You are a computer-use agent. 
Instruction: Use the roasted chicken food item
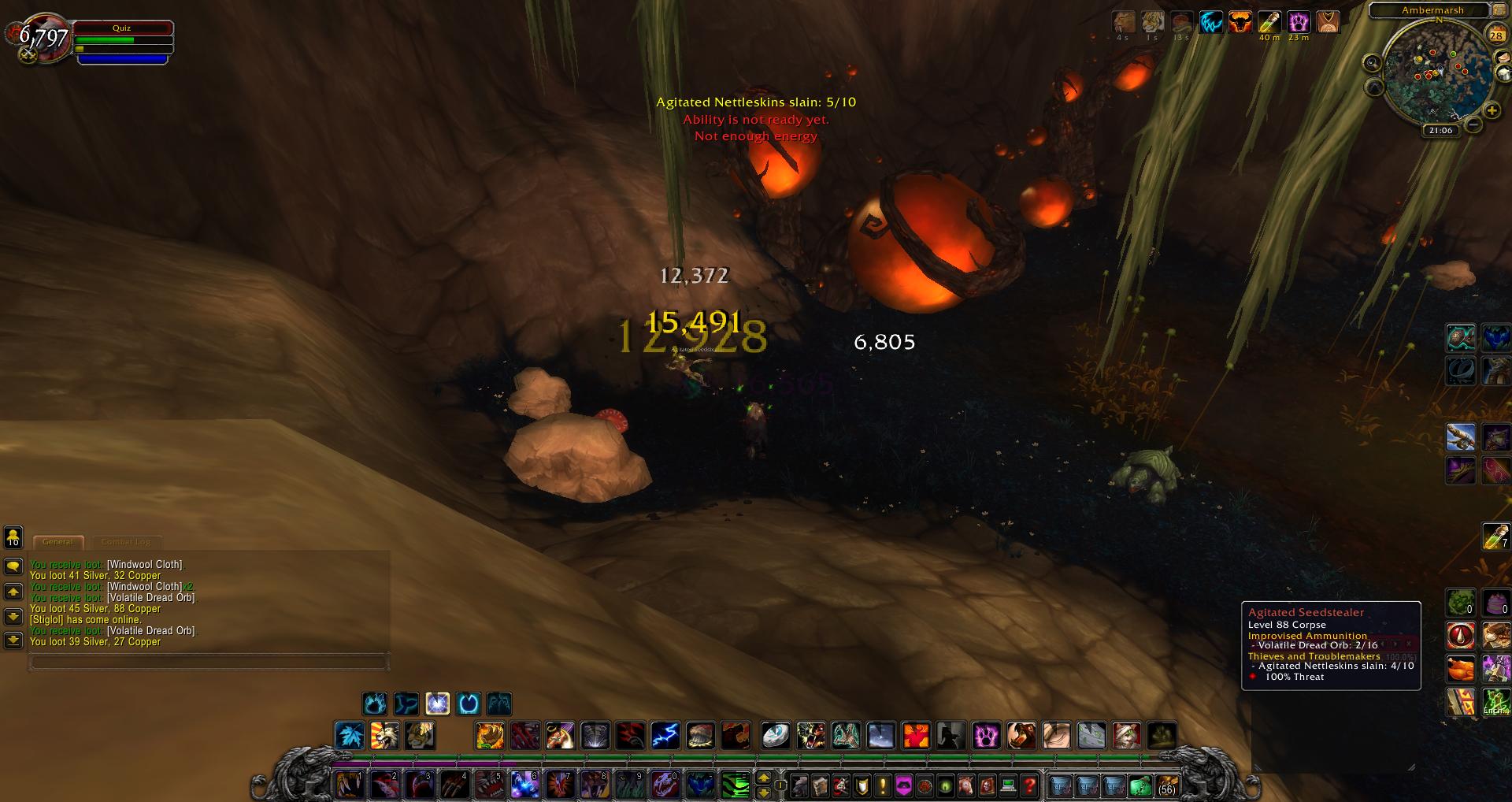(1461, 669)
